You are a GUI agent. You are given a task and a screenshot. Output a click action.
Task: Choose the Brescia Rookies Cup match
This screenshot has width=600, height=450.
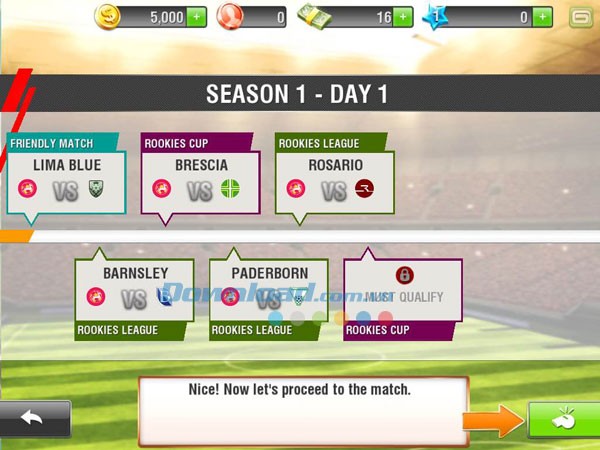201,180
